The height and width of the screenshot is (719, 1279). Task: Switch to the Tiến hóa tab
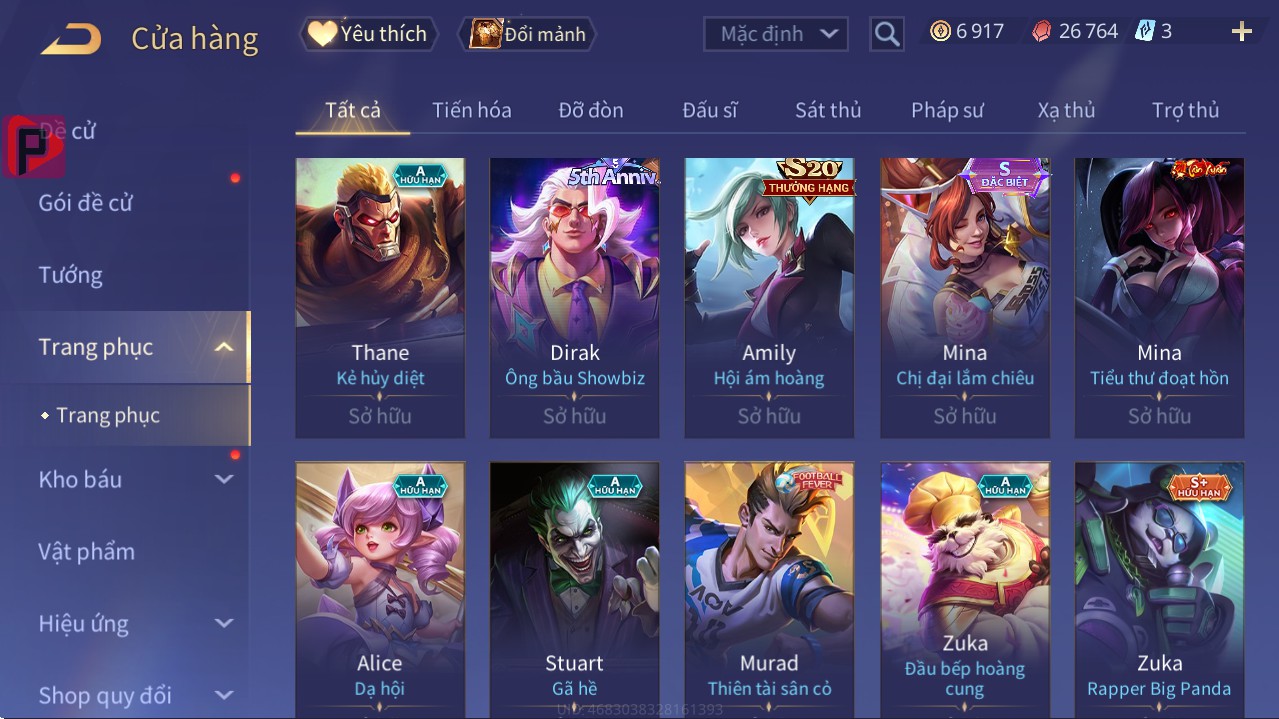(x=471, y=110)
